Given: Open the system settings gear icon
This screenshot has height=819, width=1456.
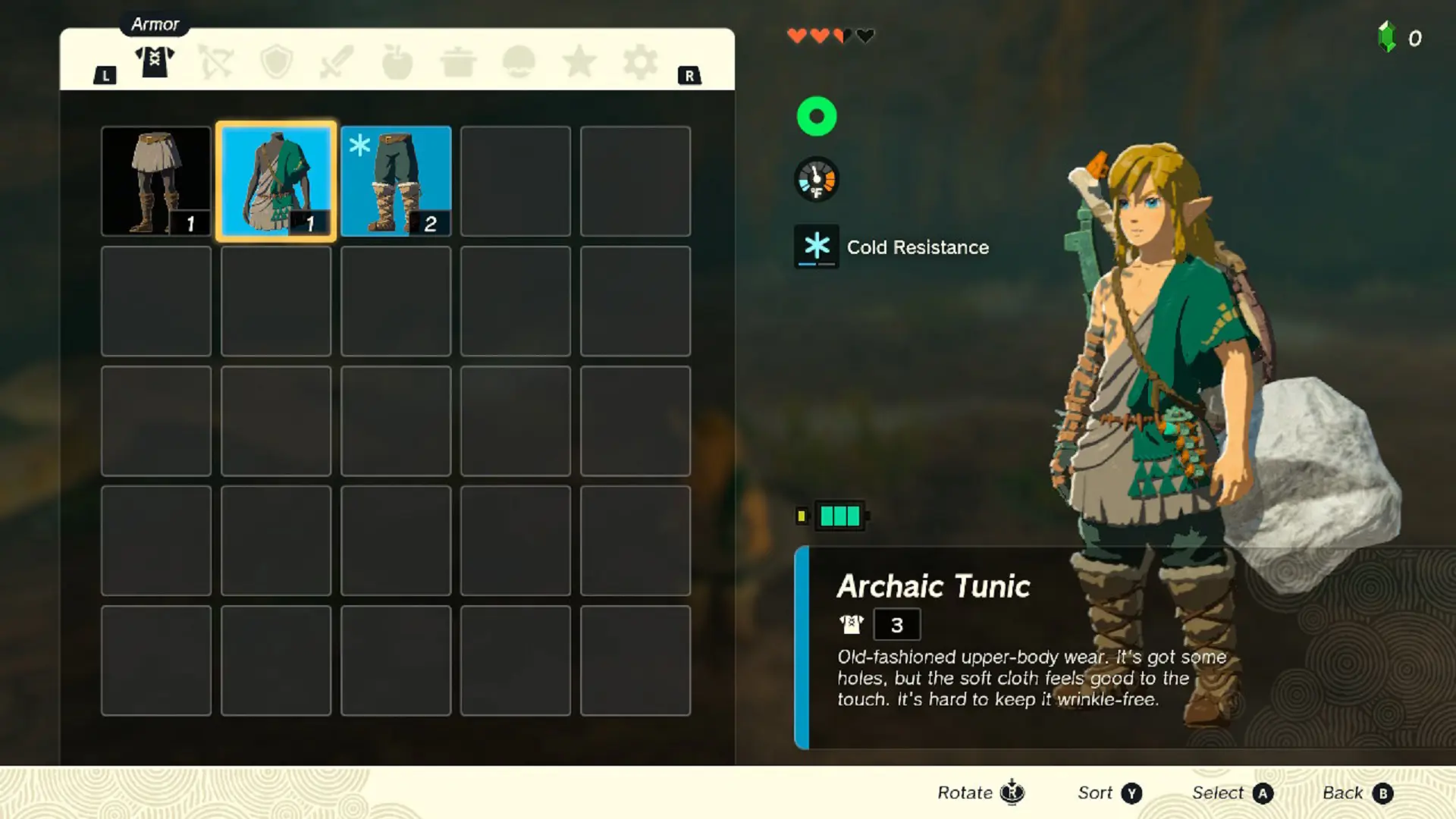Looking at the screenshot, I should click(x=642, y=61).
